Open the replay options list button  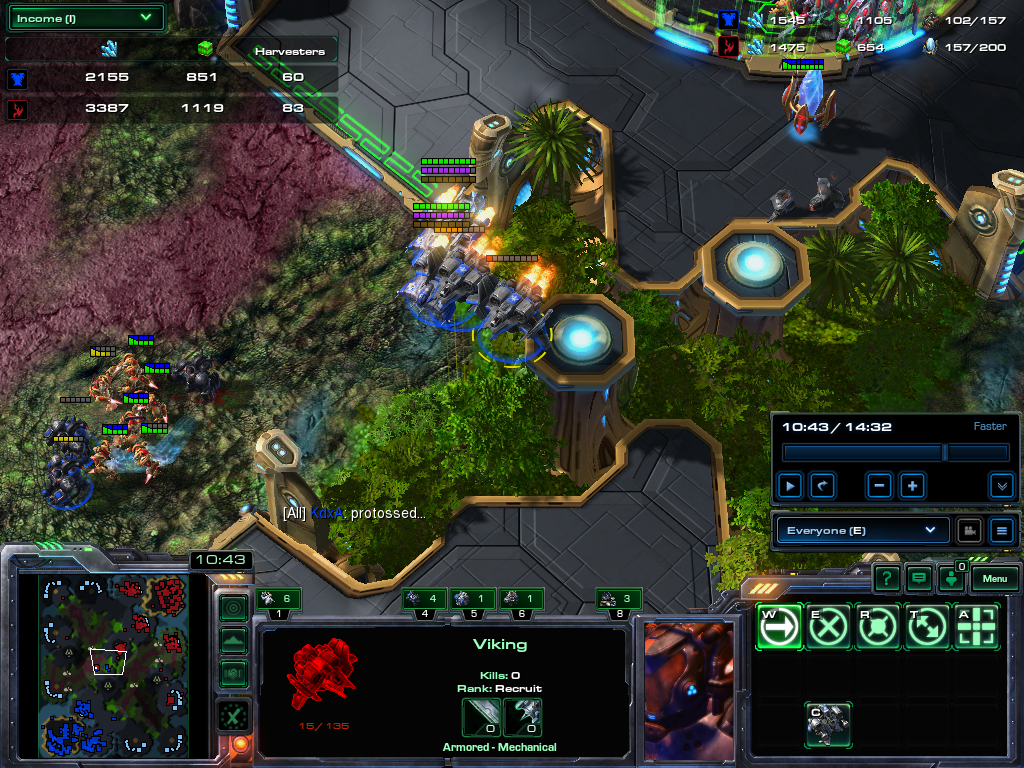(x=1001, y=530)
